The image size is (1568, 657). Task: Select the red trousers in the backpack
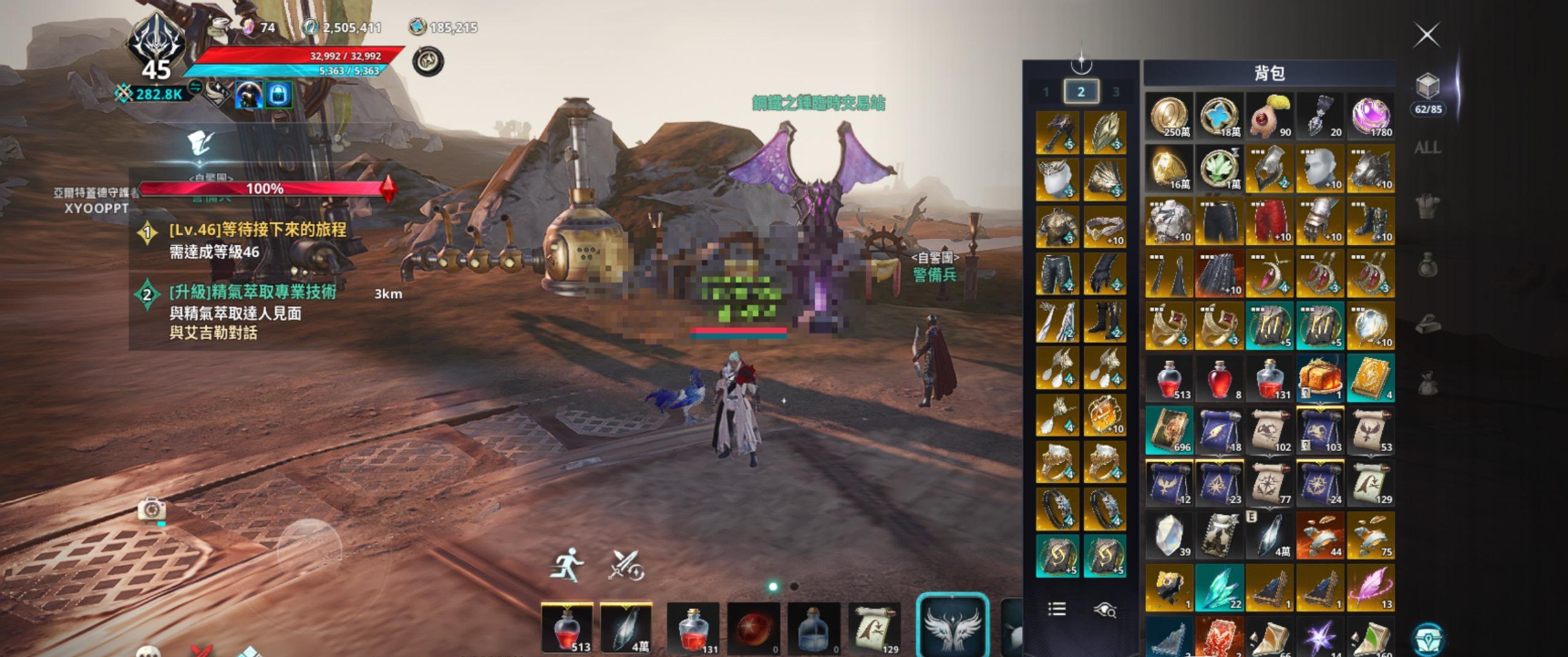[1269, 221]
